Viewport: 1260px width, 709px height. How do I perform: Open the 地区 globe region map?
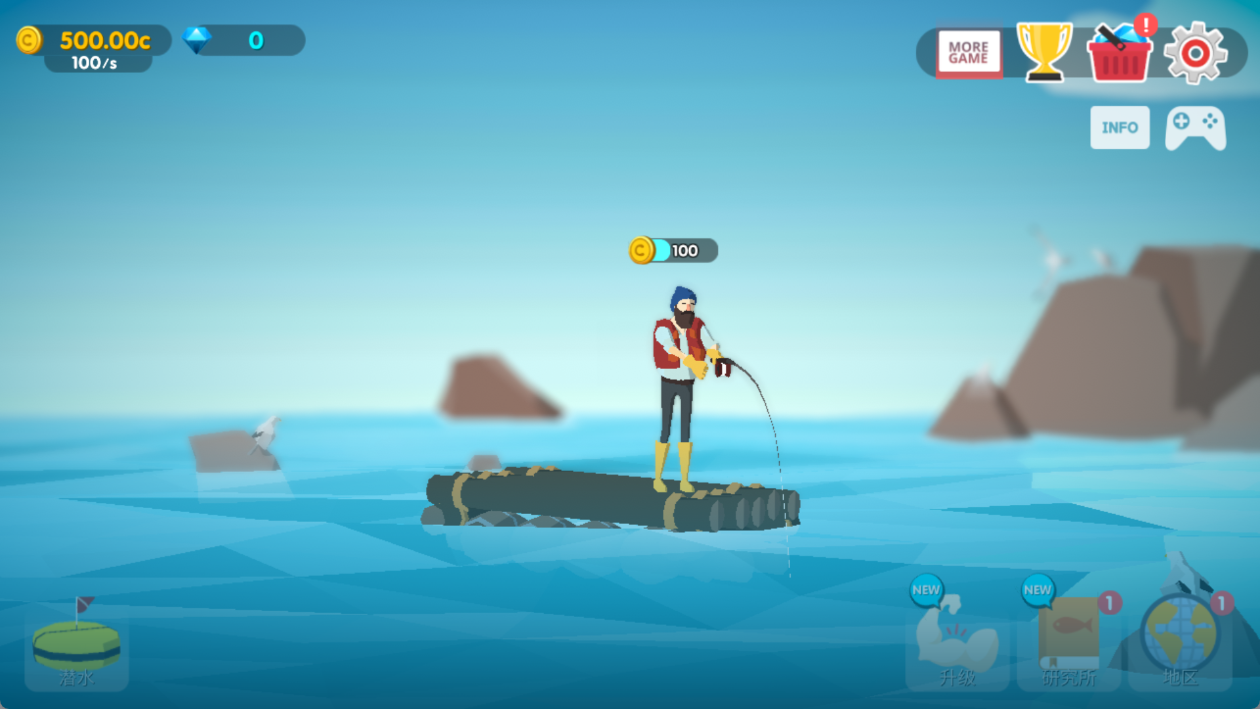click(x=1181, y=643)
